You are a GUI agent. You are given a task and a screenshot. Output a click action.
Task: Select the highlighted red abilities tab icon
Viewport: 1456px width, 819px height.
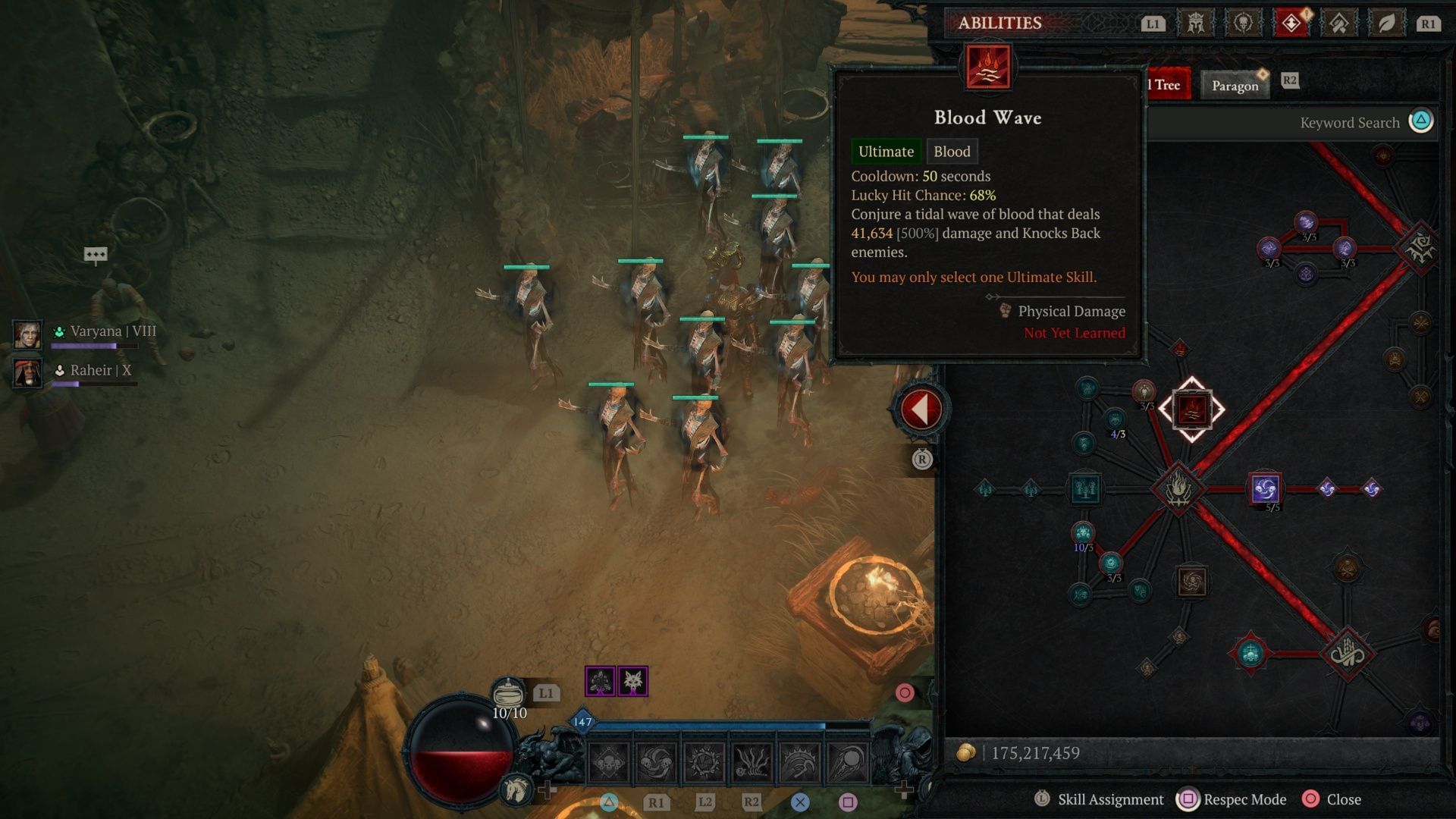[x=1291, y=24]
